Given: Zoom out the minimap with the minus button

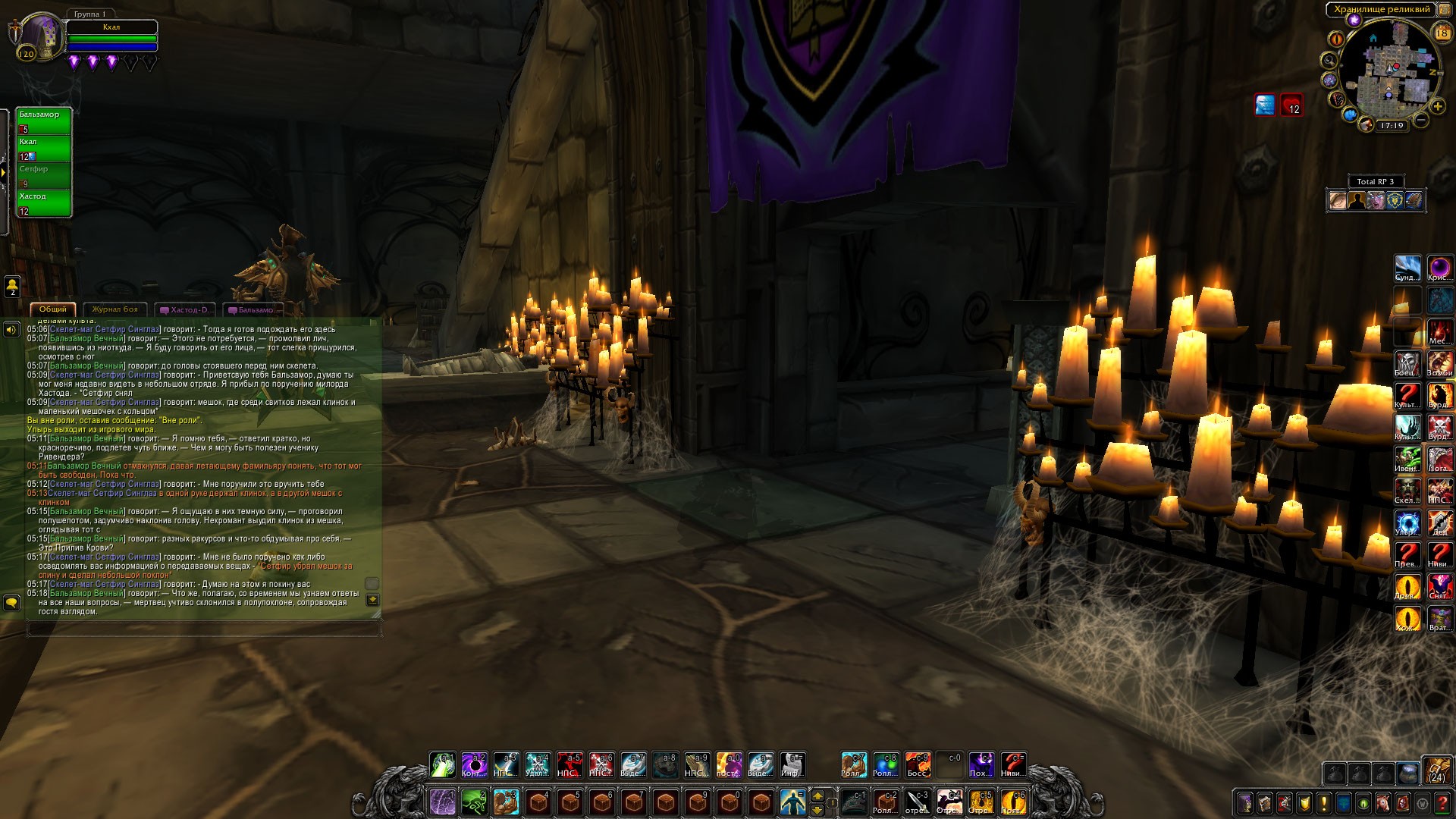Looking at the screenshot, I should (x=1421, y=120).
